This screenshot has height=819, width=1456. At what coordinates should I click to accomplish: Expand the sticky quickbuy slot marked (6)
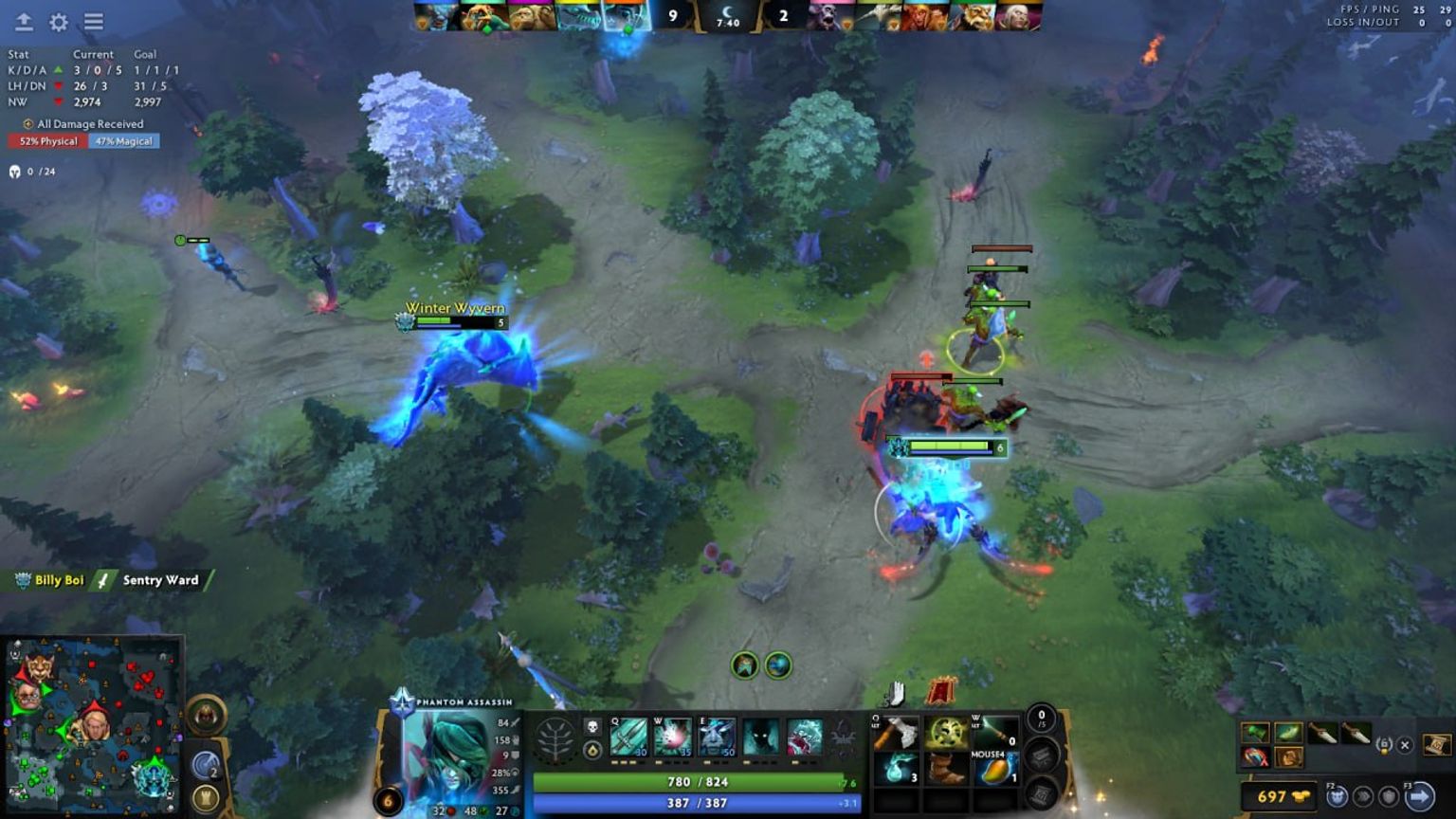(1385, 745)
